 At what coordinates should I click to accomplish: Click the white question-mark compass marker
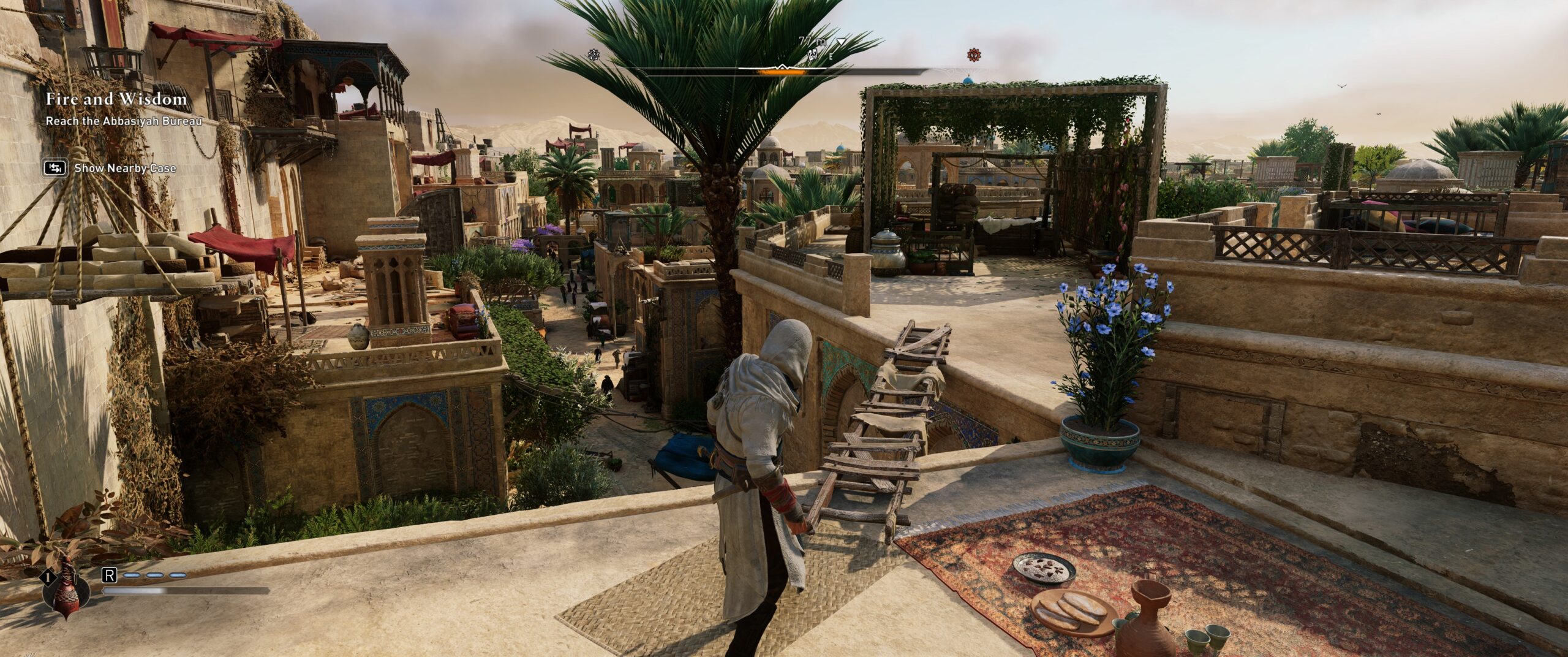[x=593, y=55]
